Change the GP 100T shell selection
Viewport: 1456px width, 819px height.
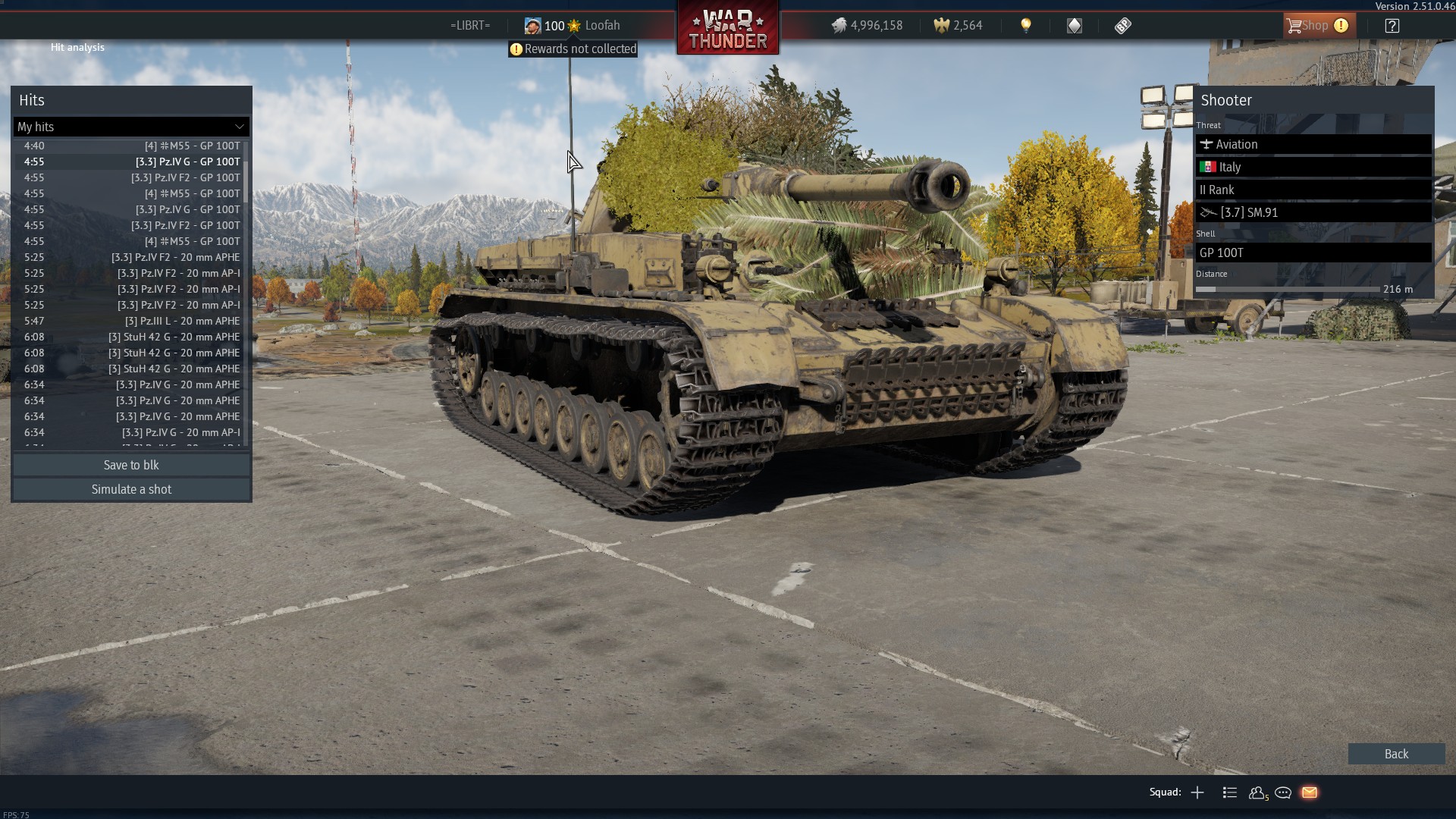point(1313,253)
